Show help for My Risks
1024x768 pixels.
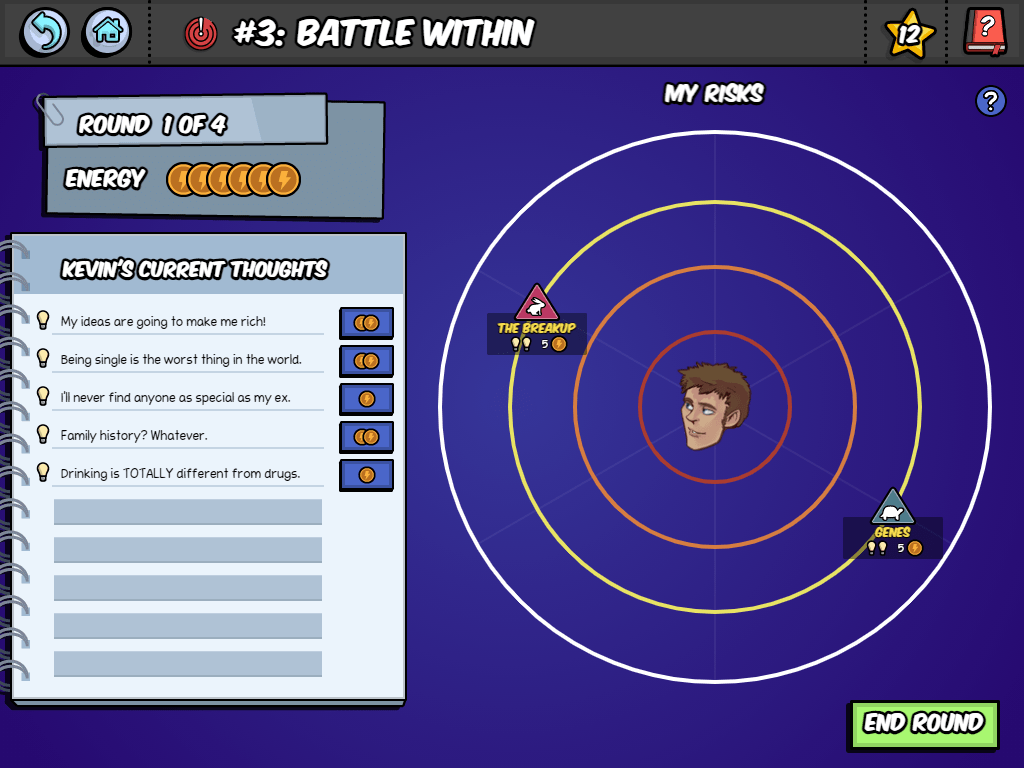click(x=990, y=101)
